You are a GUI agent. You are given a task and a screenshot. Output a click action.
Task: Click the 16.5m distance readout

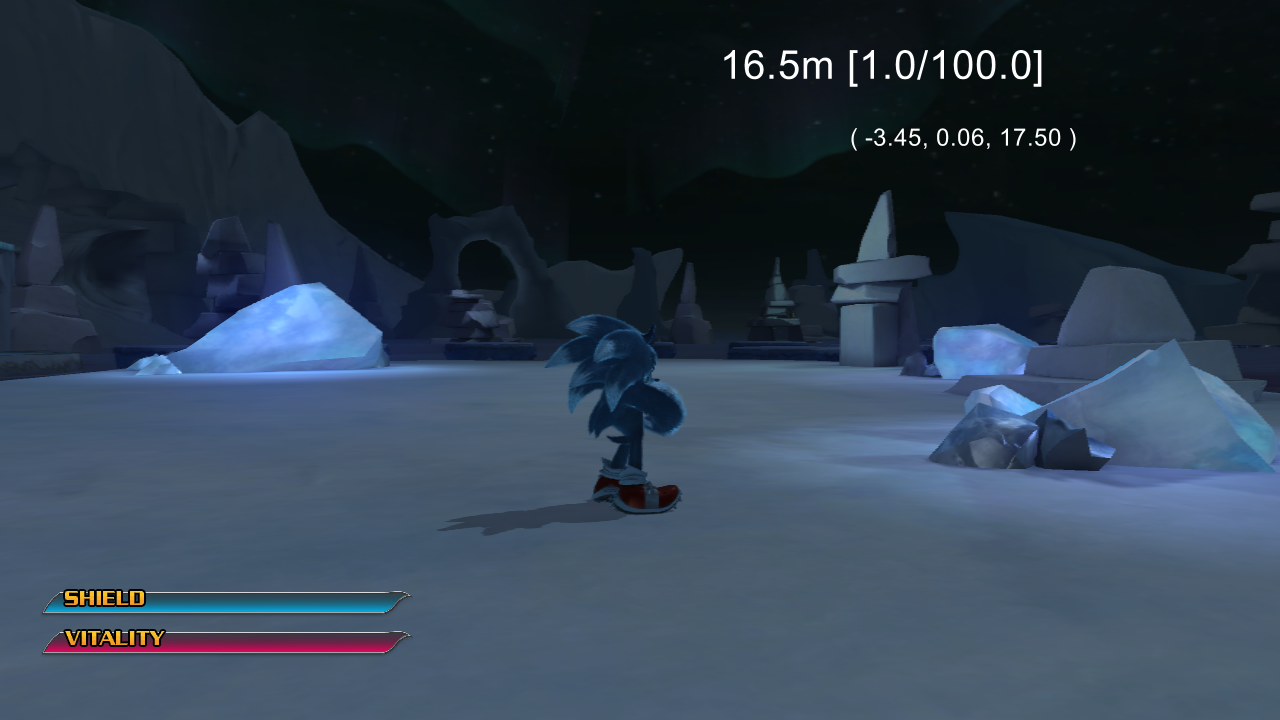[x=775, y=65]
